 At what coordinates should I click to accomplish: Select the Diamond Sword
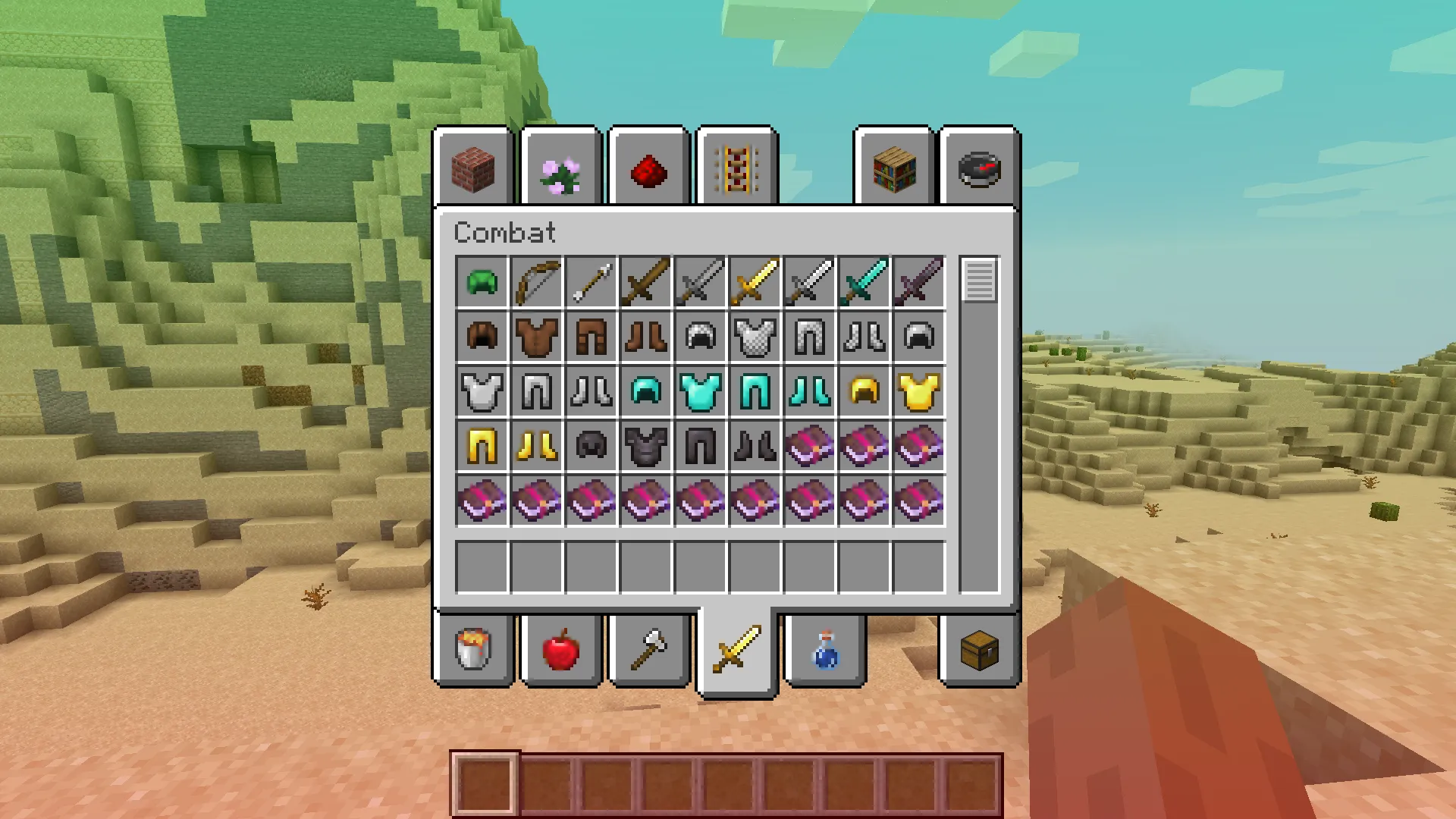pyautogui.click(x=864, y=282)
